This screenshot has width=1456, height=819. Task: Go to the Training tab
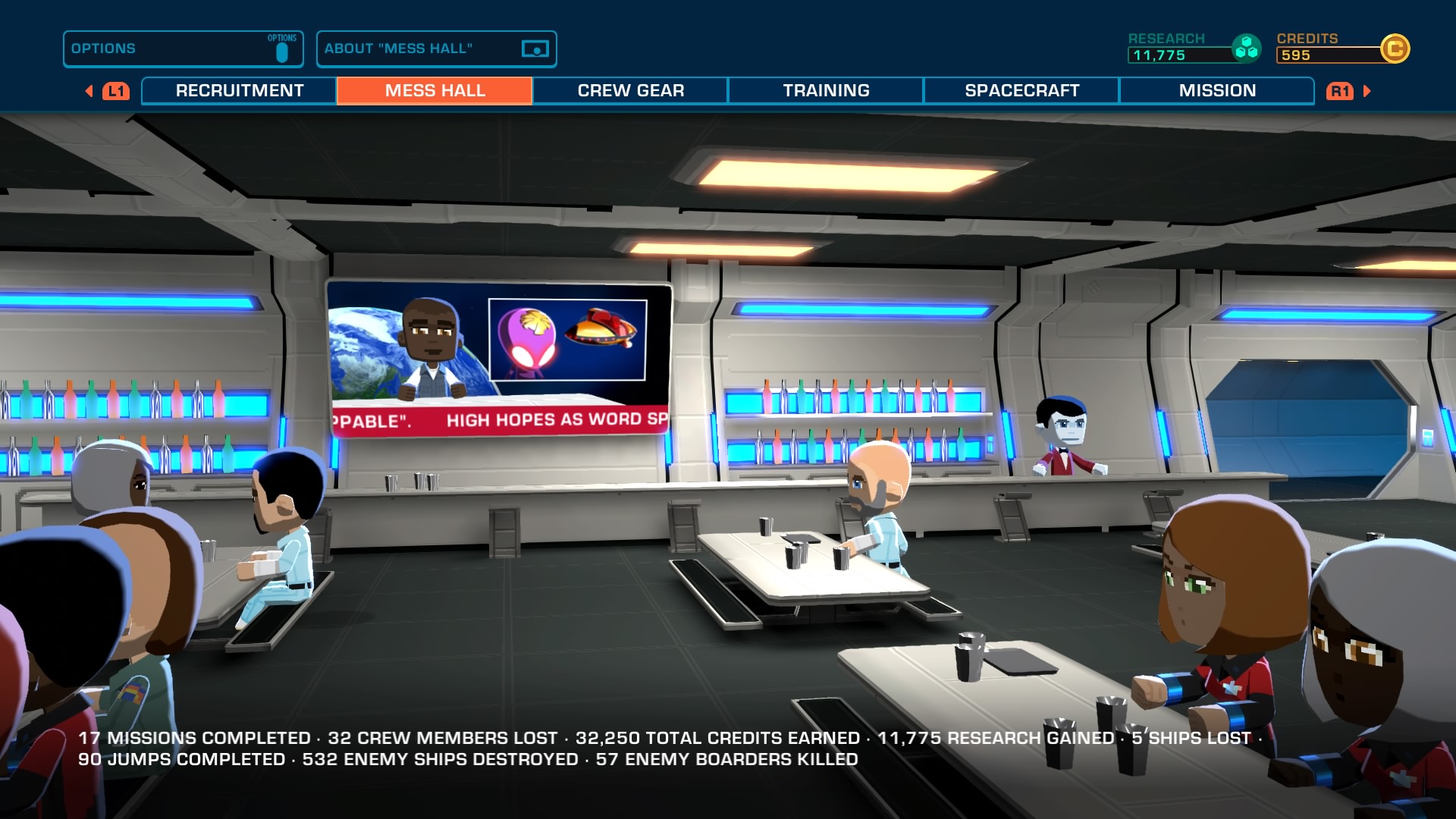(826, 91)
